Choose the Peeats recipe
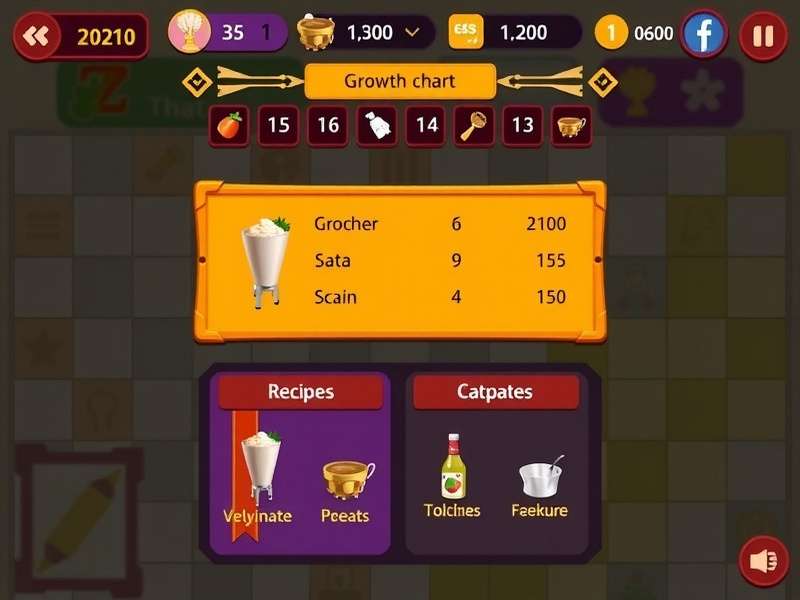 point(346,490)
